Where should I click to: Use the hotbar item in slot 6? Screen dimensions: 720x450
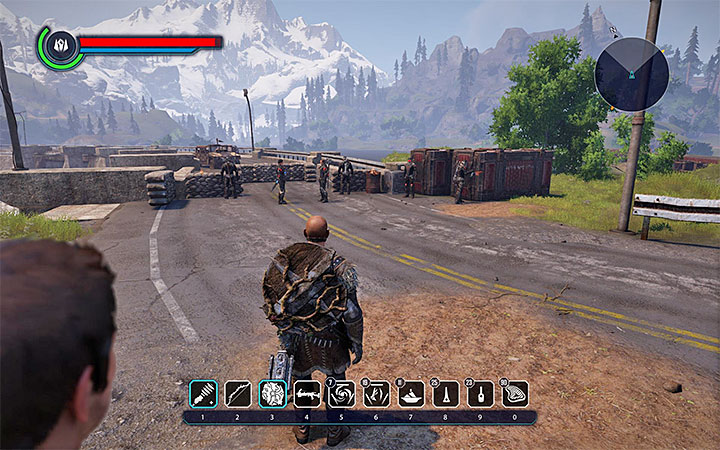pos(377,393)
